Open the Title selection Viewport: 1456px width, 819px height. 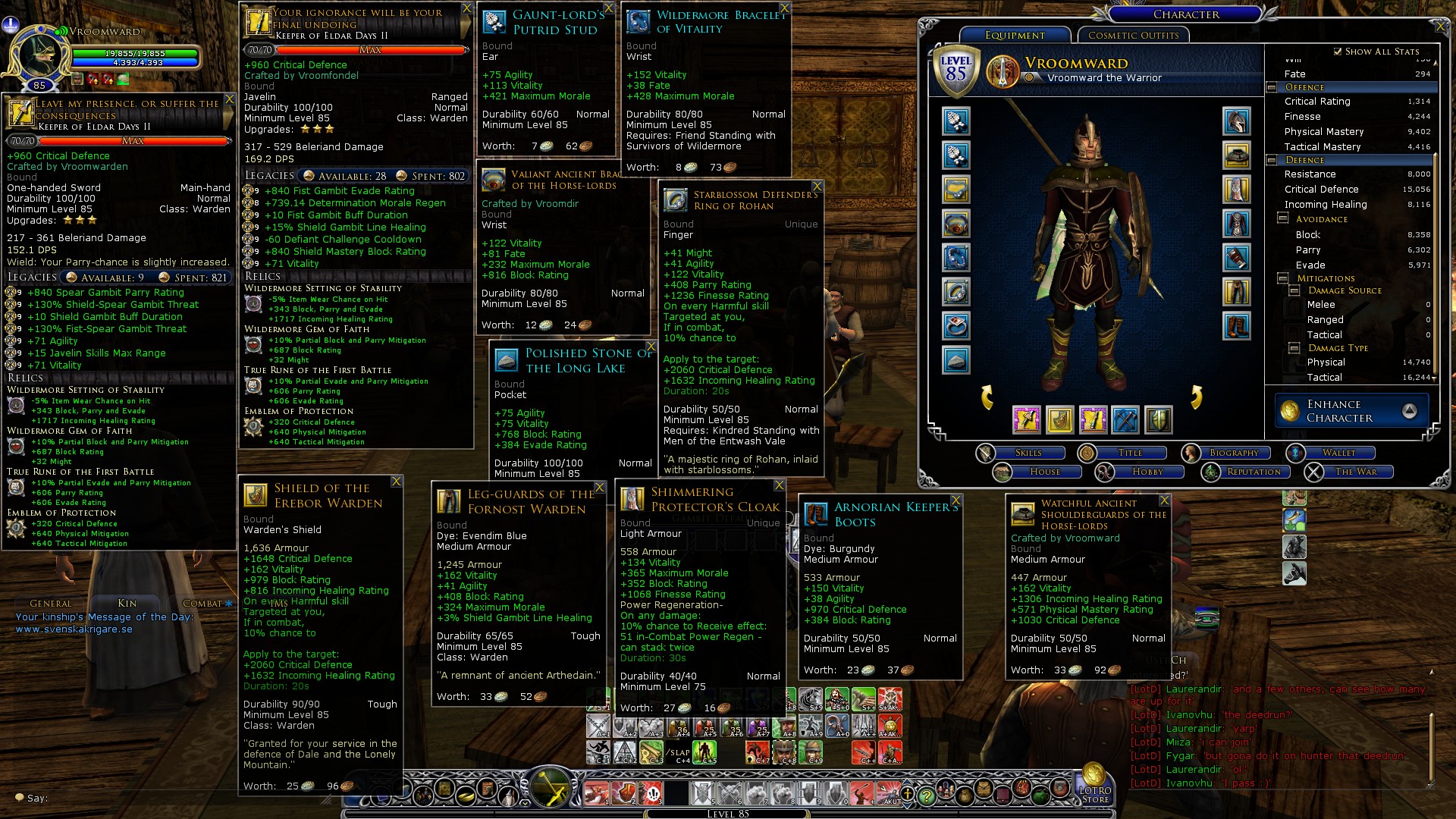[1129, 453]
